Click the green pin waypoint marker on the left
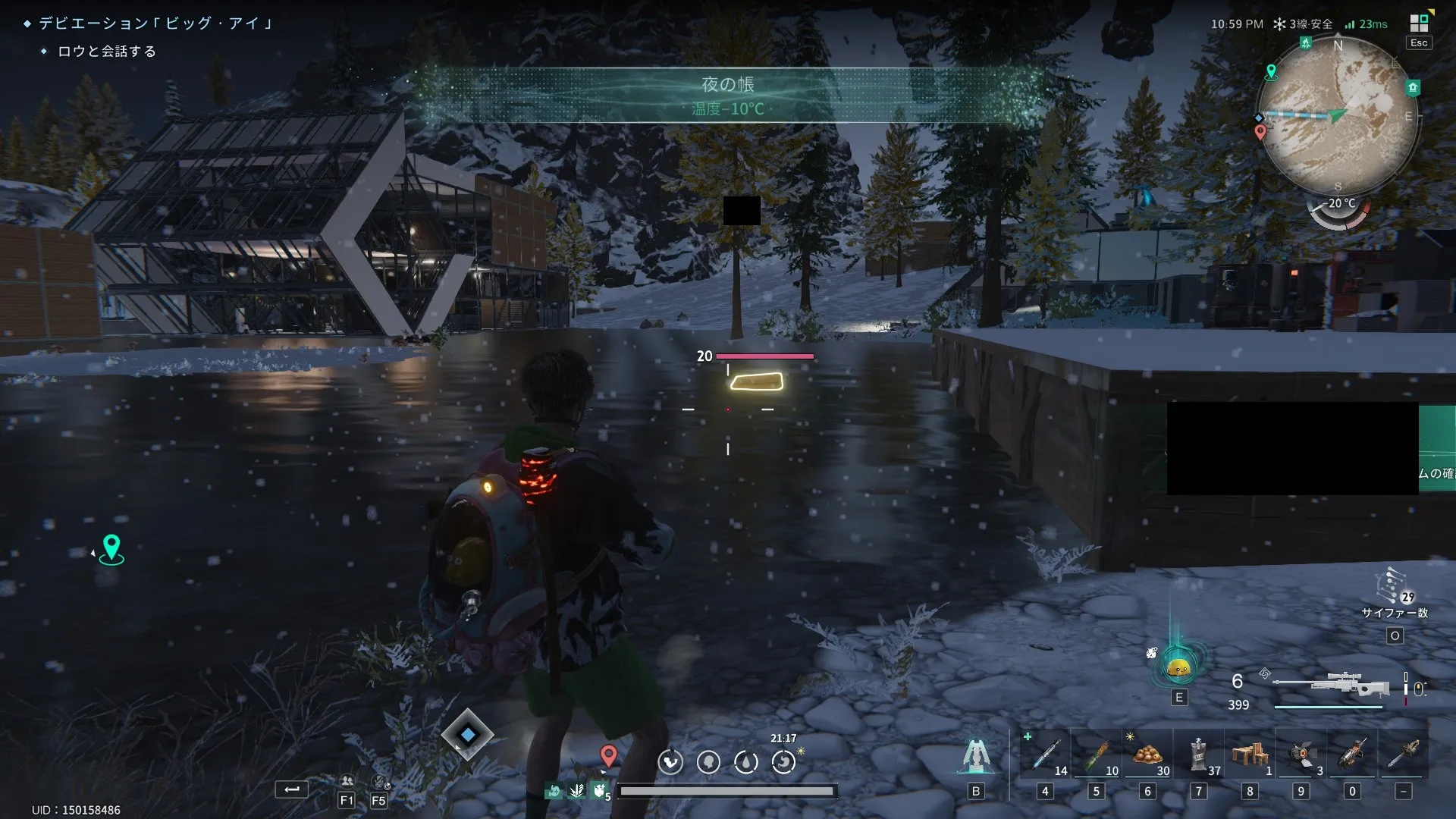This screenshot has width=1456, height=819. [111, 548]
